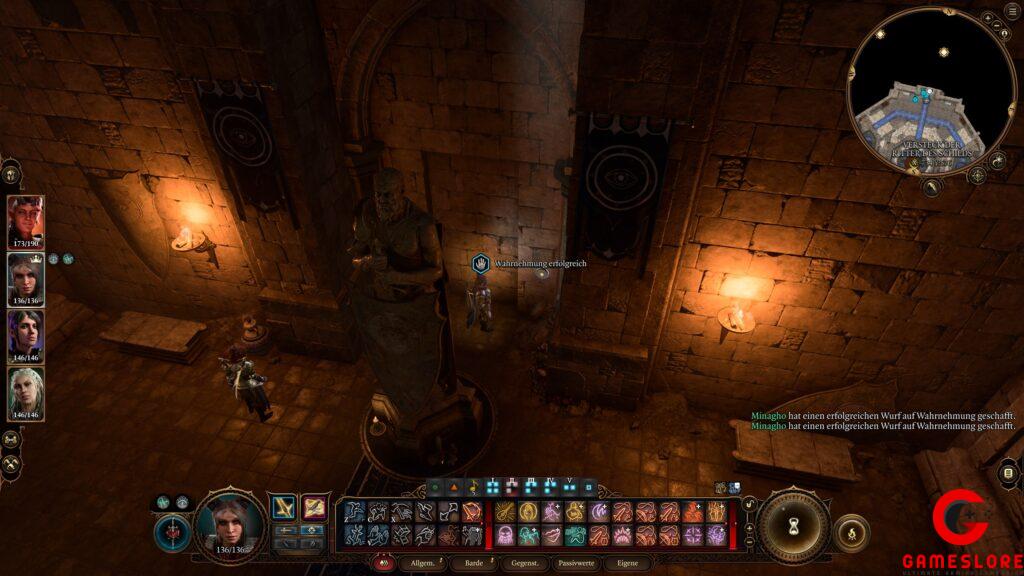Activate the campfire rest button
The height and width of the screenshot is (576, 1024).
coord(851,533)
